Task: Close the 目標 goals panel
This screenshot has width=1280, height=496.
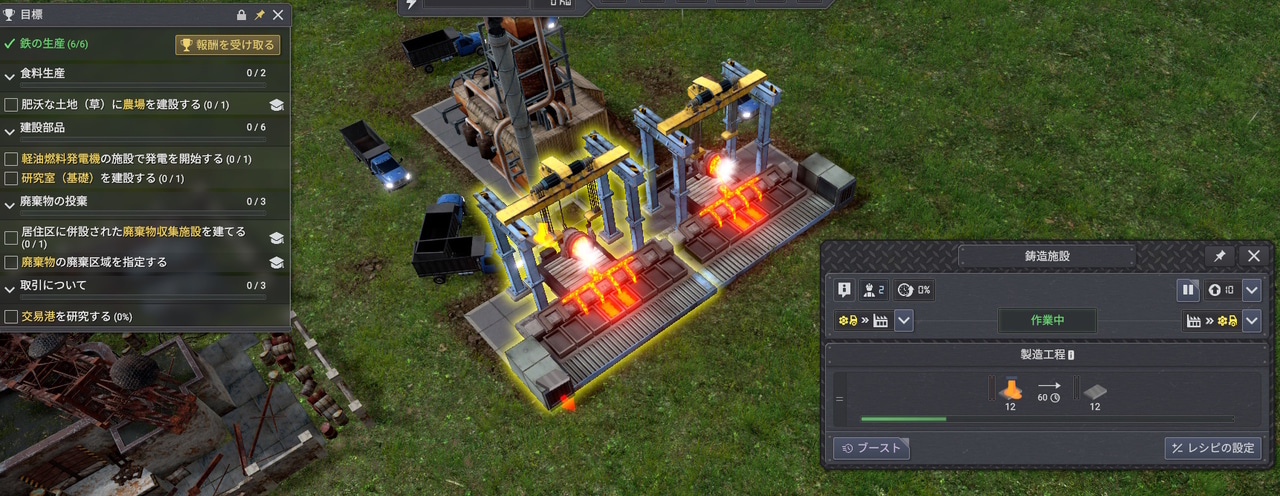Action: pyautogui.click(x=278, y=15)
